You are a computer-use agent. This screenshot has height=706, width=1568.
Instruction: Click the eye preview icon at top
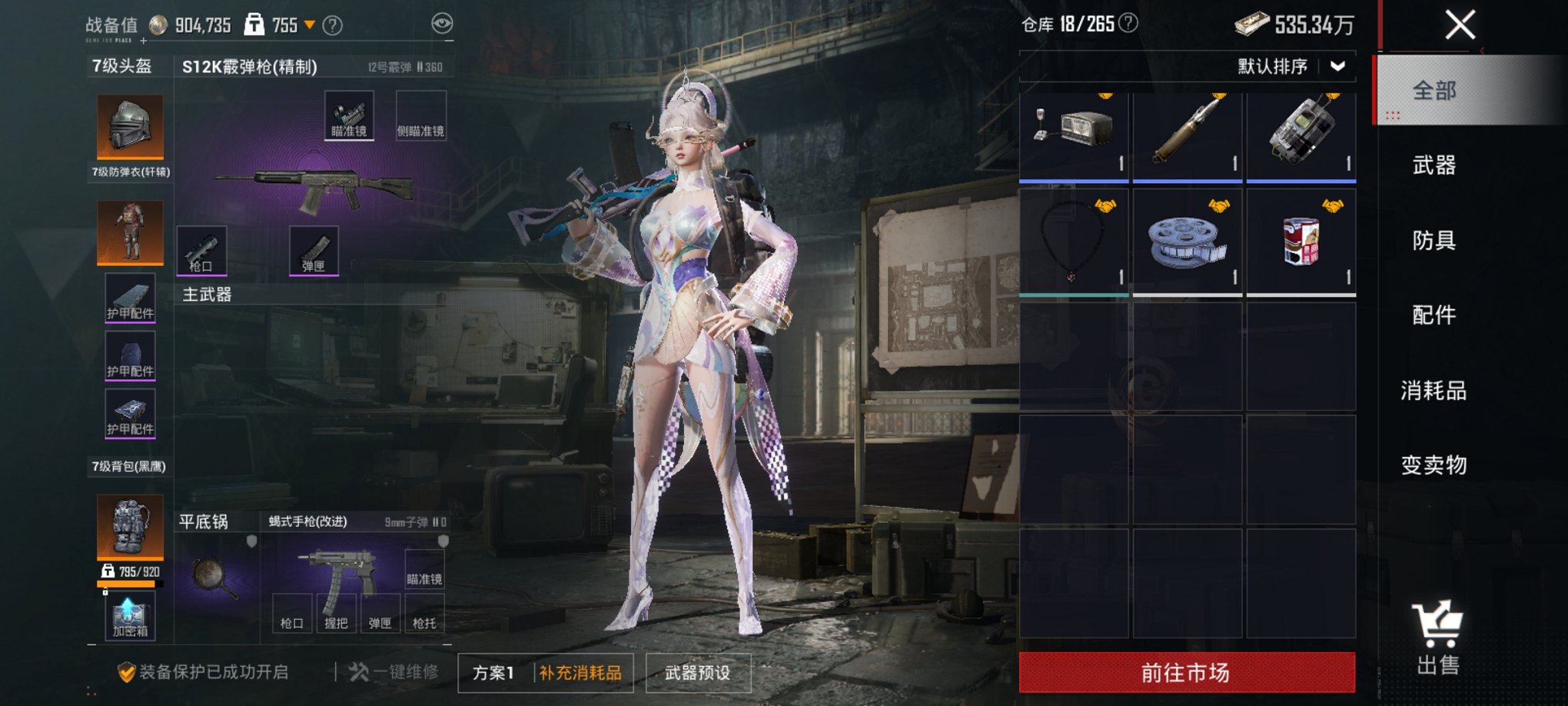click(442, 25)
